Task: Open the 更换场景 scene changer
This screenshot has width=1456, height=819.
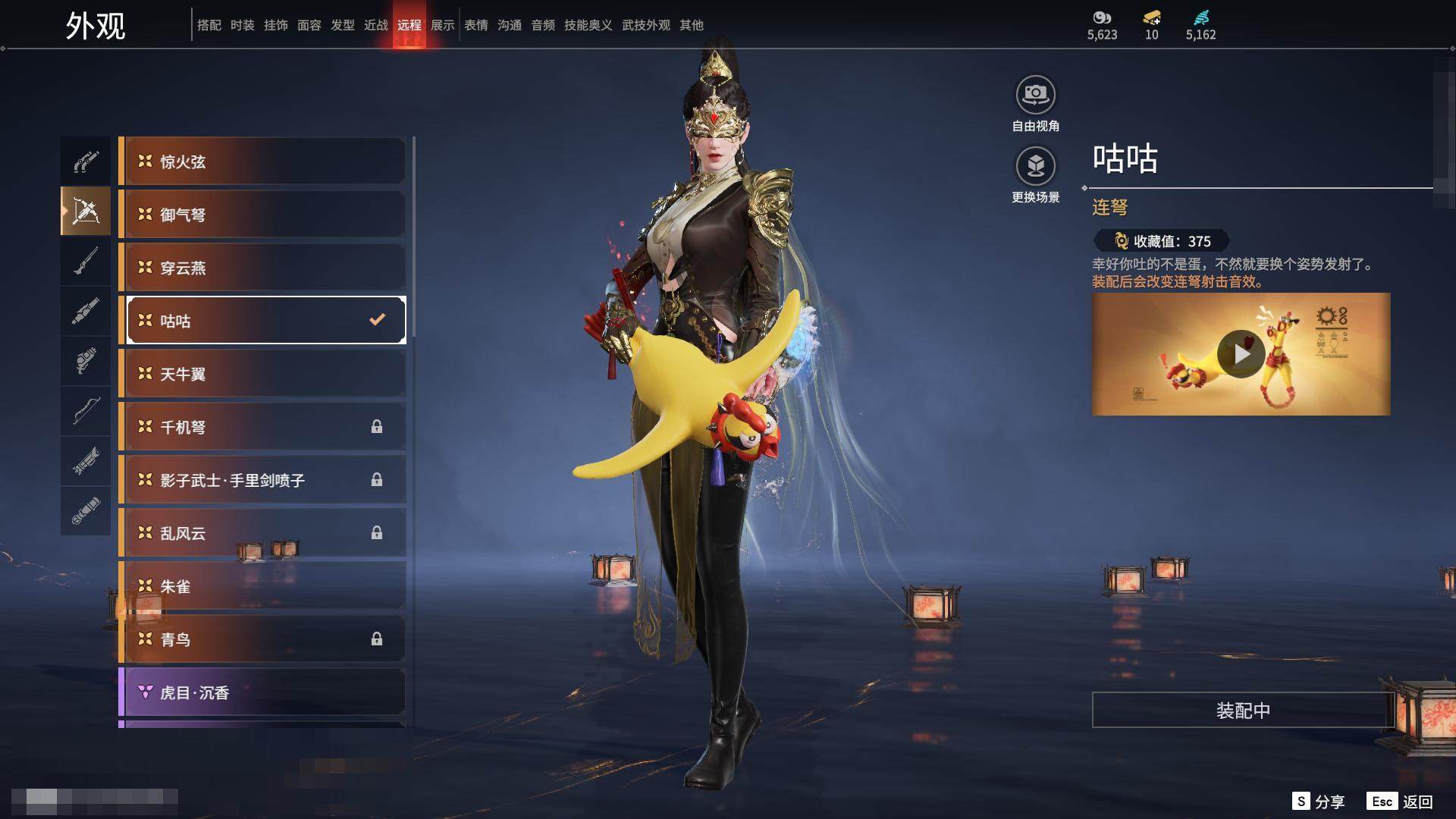Action: click(1035, 167)
